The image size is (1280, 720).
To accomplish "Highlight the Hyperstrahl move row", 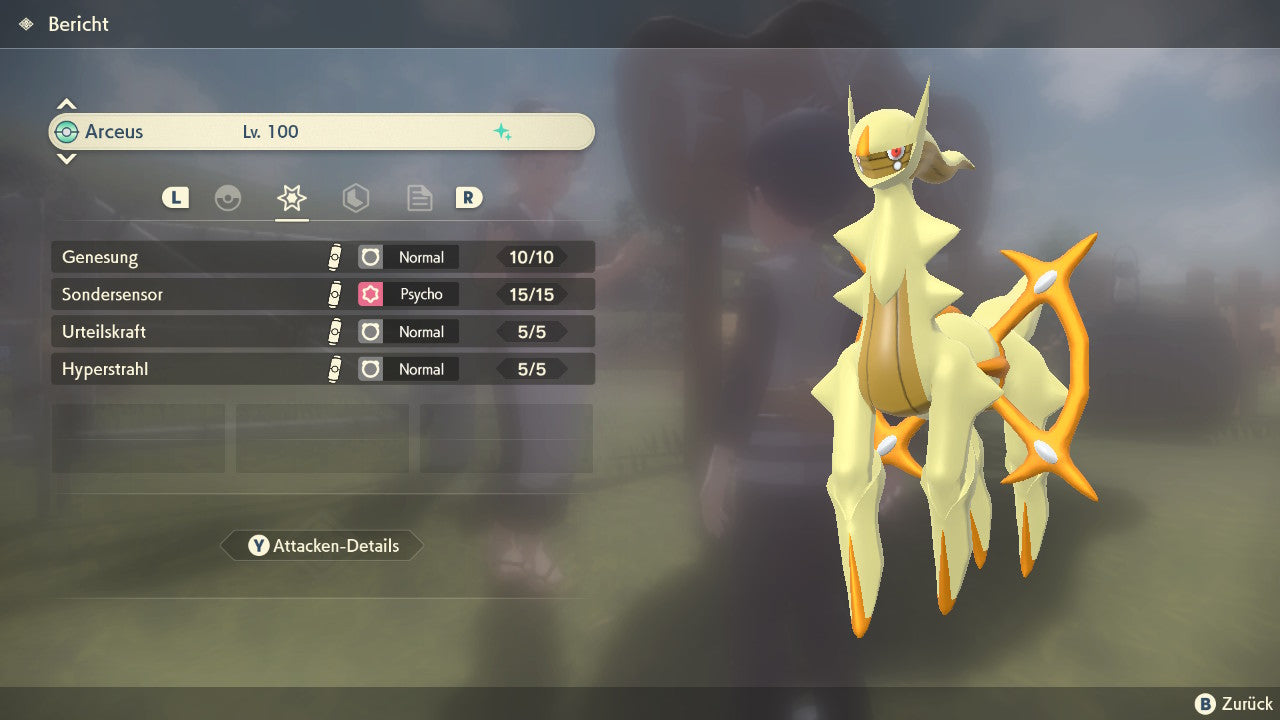I will (322, 369).
